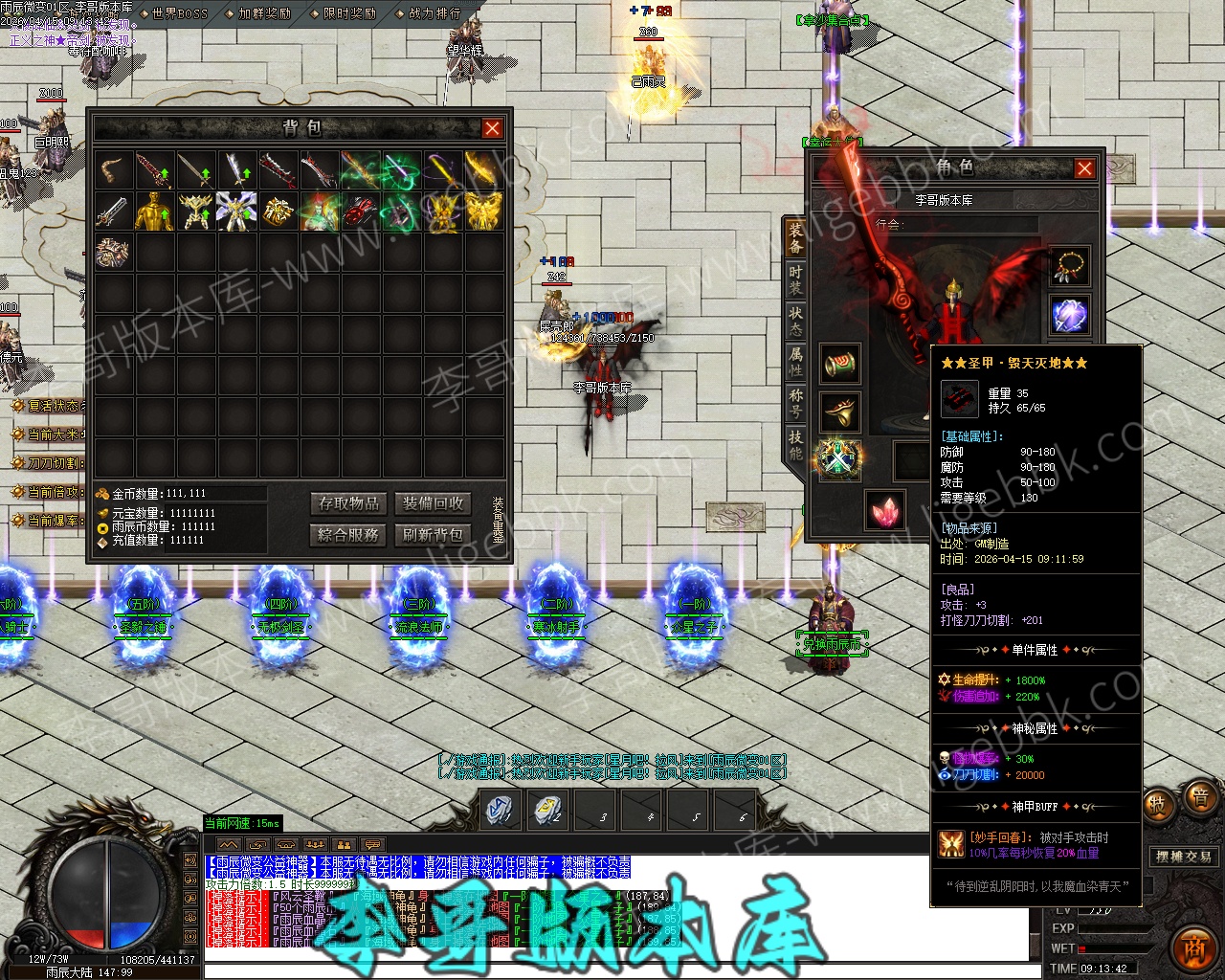
Task: Open the 属性 attributes tab
Action: pos(795,361)
